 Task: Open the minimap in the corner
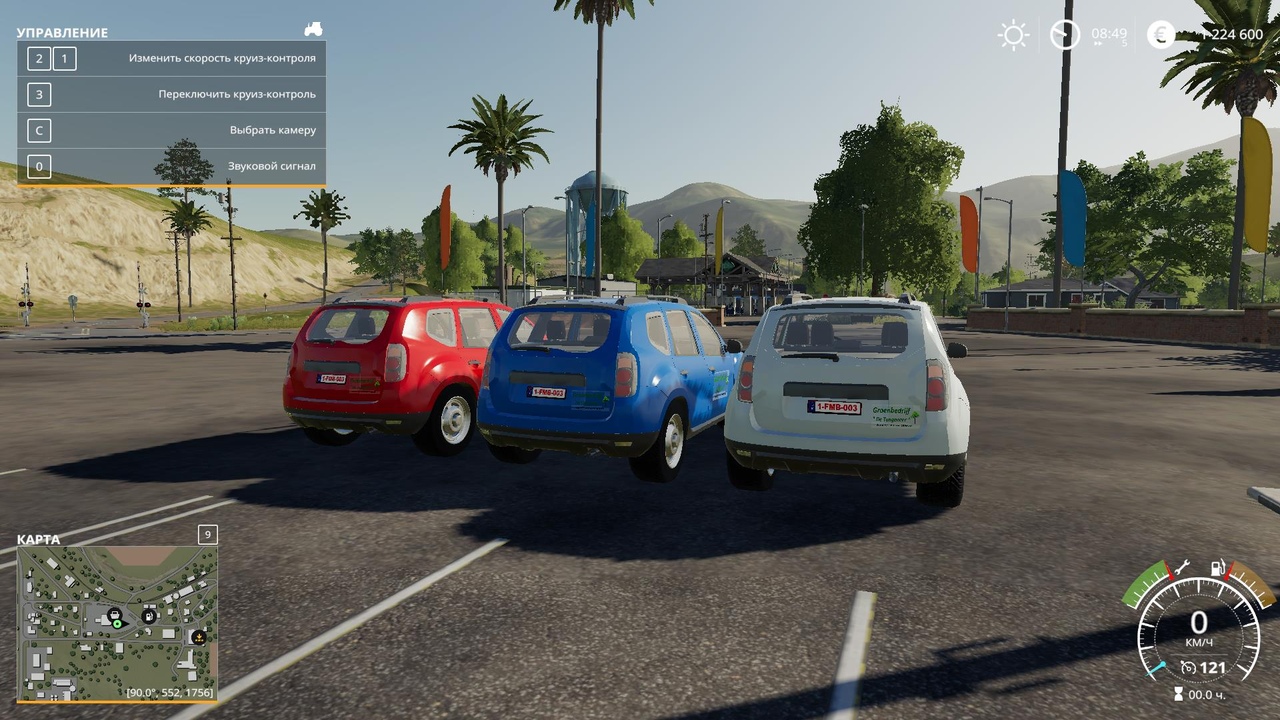[x=117, y=623]
